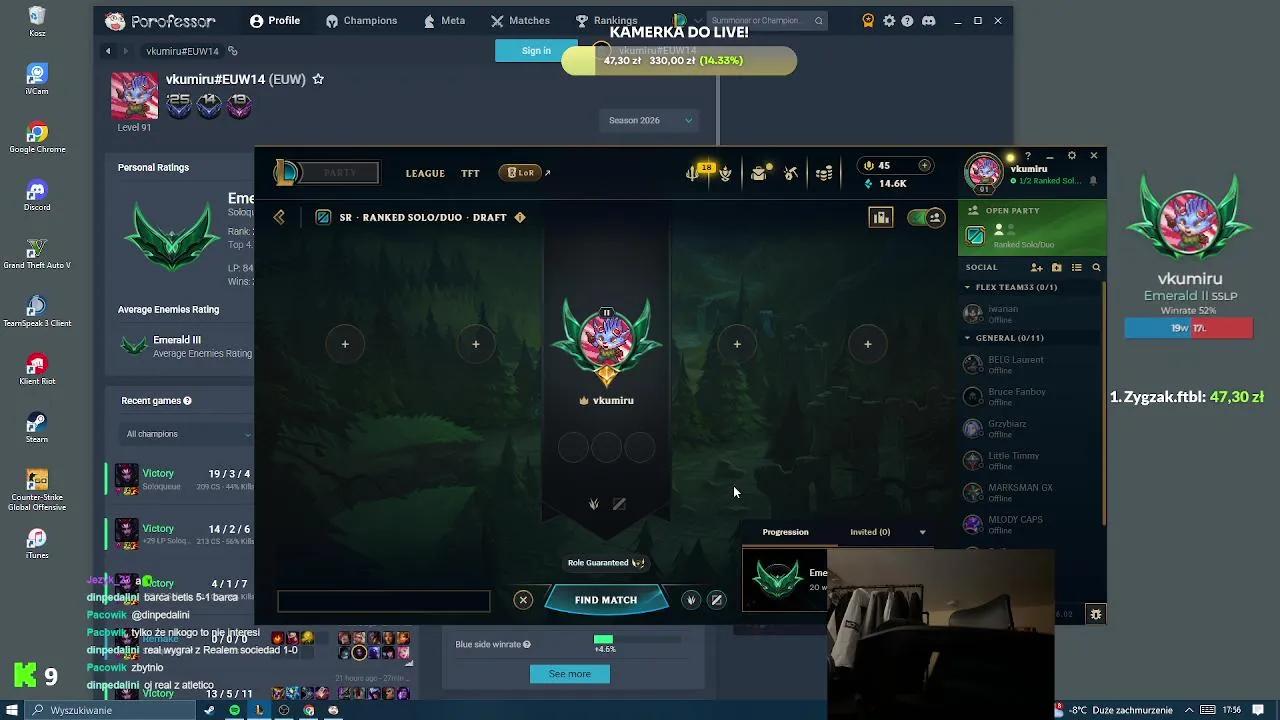Click the rune edit icon beside Find Match
1280x720 pixels.
(717, 599)
